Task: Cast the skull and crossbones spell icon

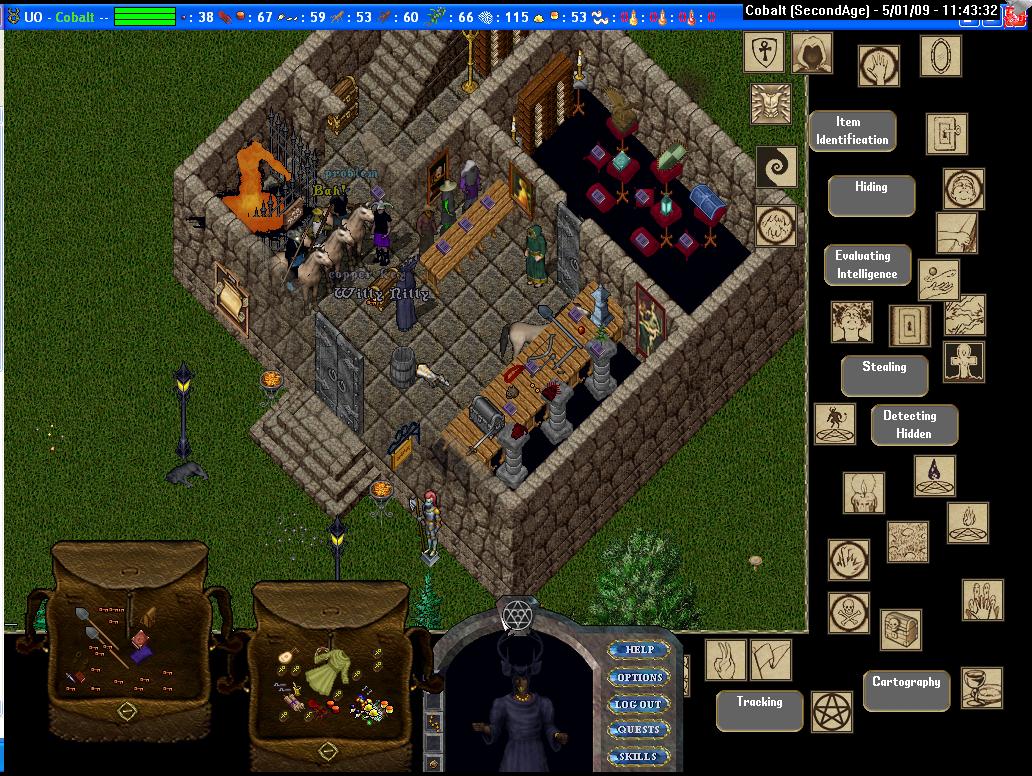Action: coord(848,613)
